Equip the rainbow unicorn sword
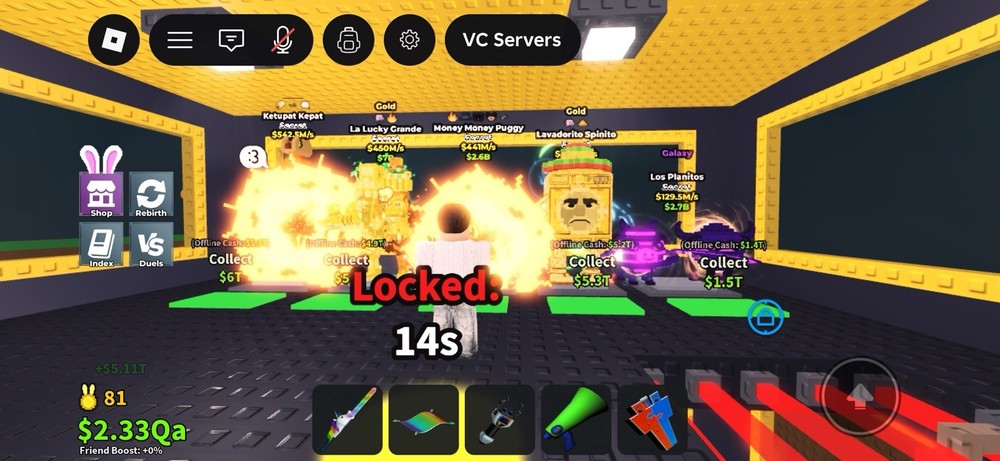Viewport: 1000px width, 461px height. click(347, 420)
